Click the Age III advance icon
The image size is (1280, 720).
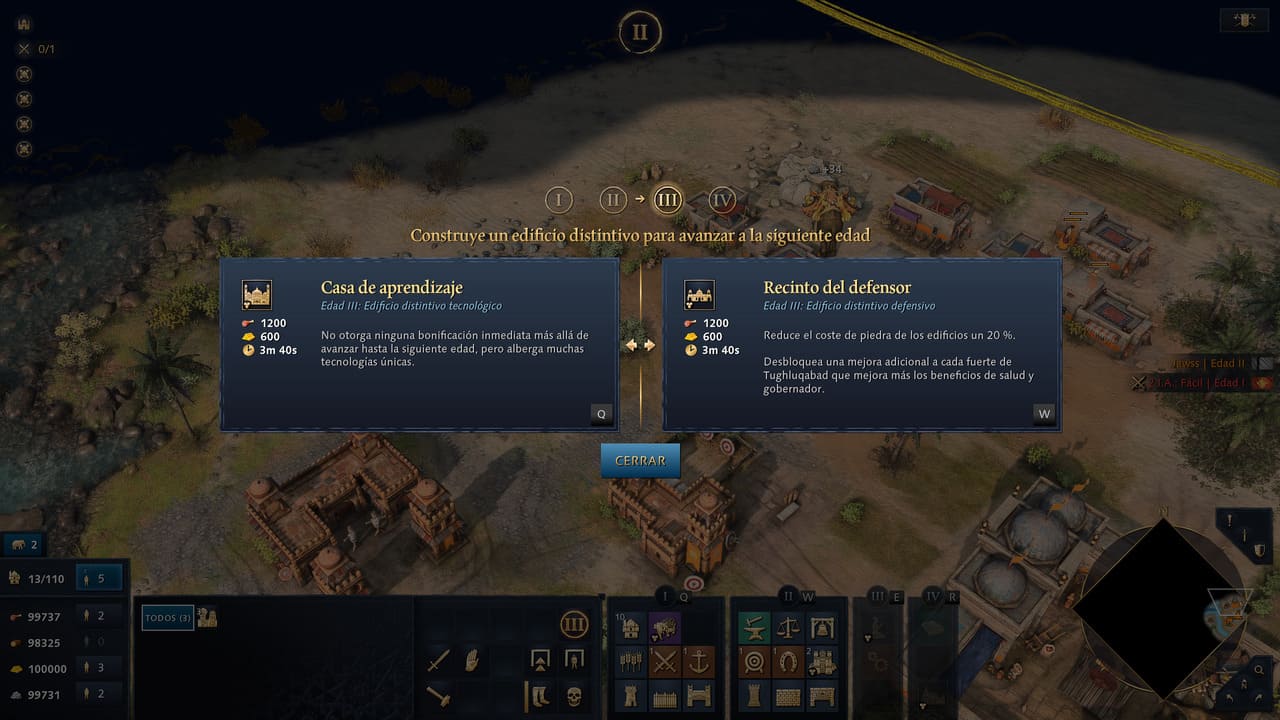point(574,626)
